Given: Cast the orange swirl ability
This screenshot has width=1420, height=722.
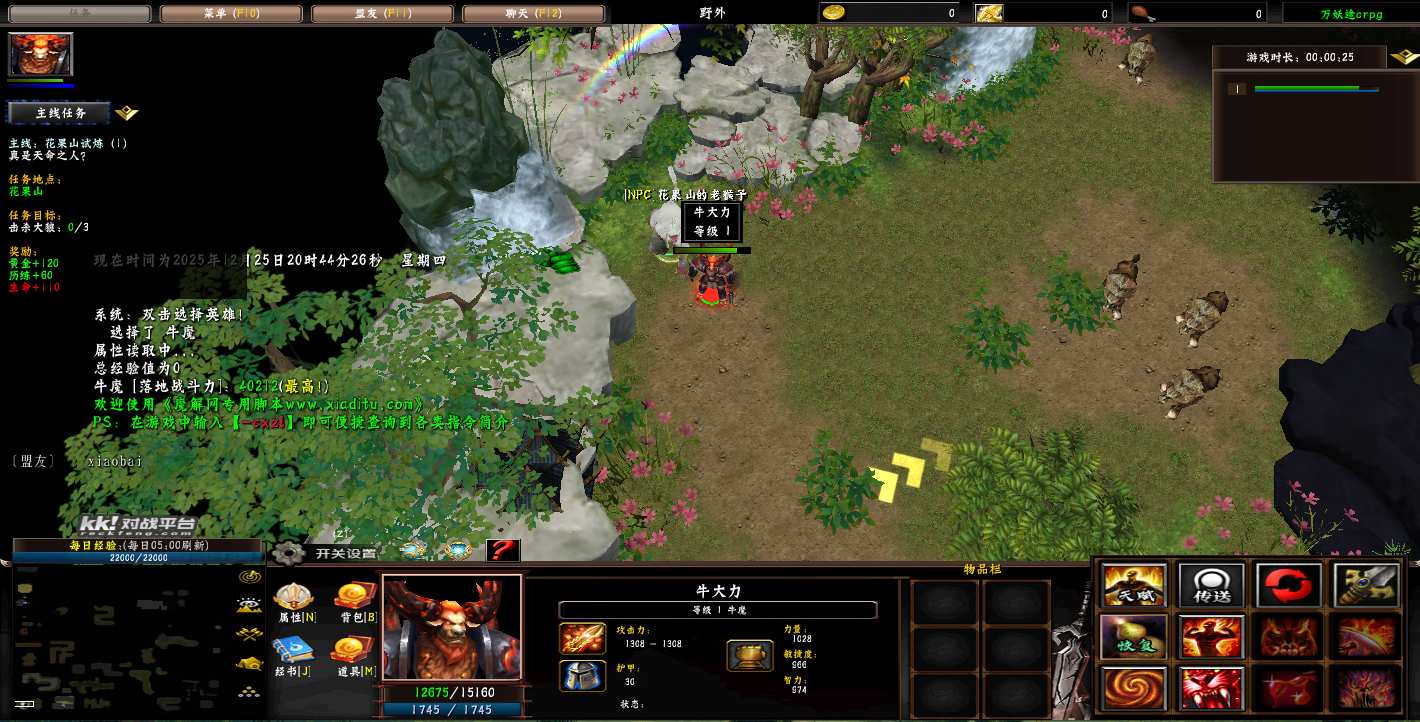Looking at the screenshot, I should point(1134,689).
